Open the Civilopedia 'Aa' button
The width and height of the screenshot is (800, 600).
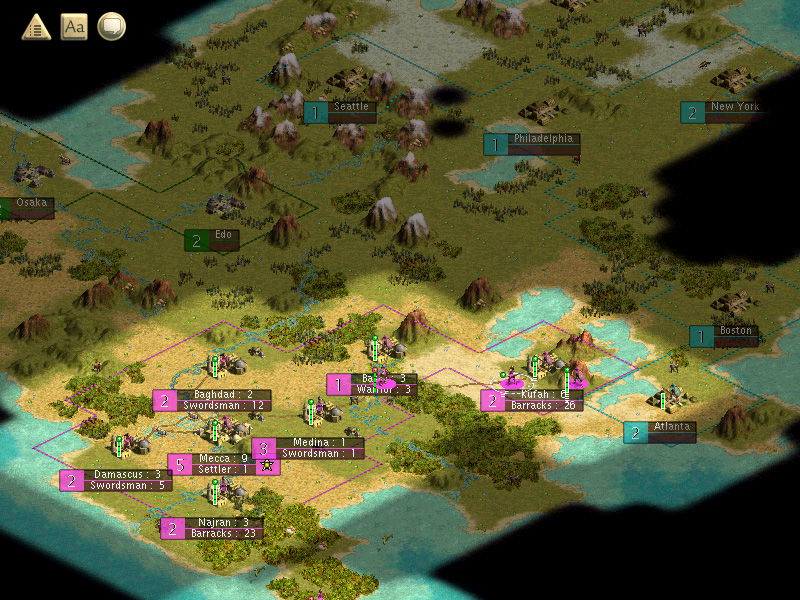coord(74,26)
